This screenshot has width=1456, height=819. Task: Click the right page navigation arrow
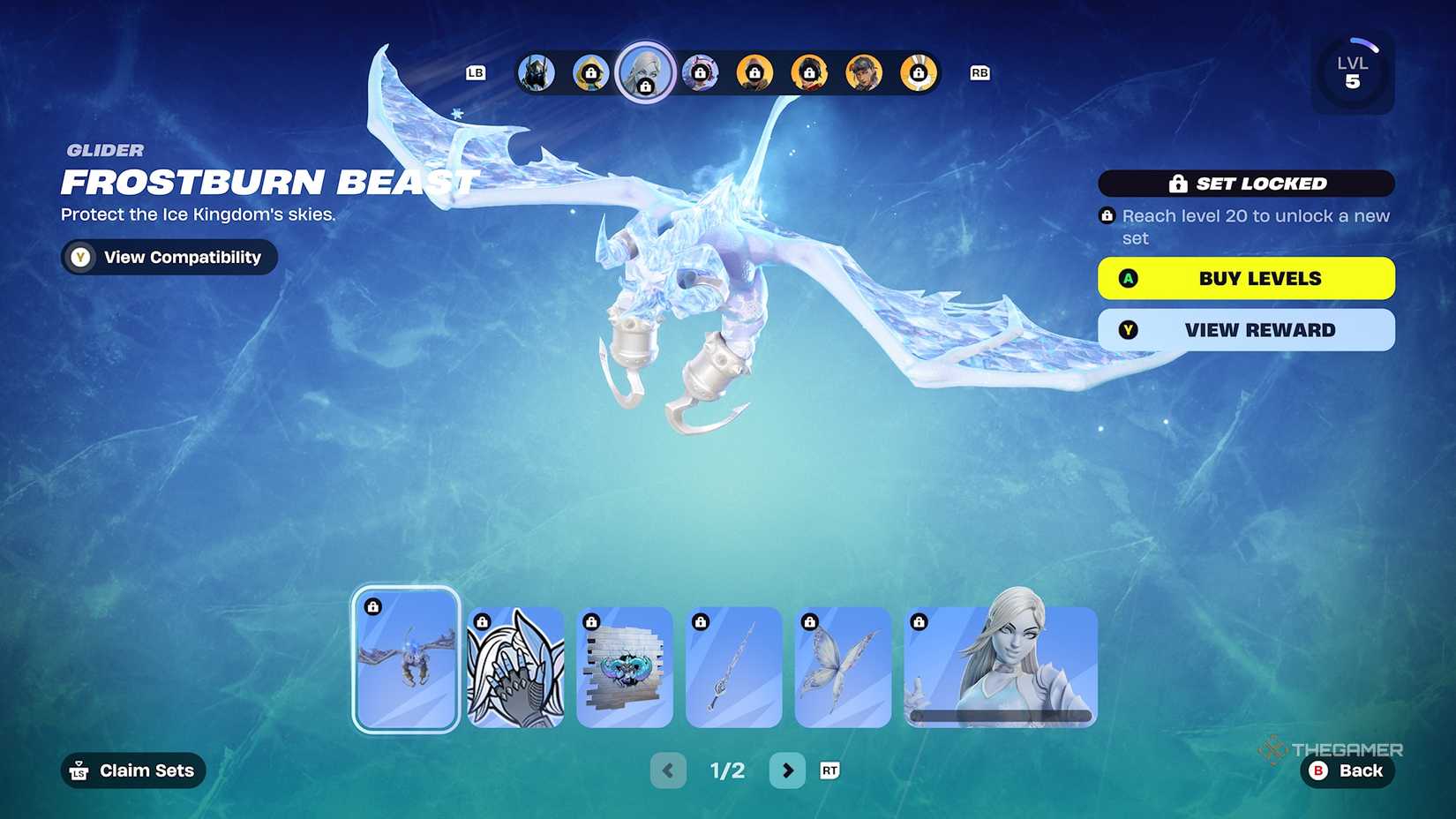click(787, 770)
